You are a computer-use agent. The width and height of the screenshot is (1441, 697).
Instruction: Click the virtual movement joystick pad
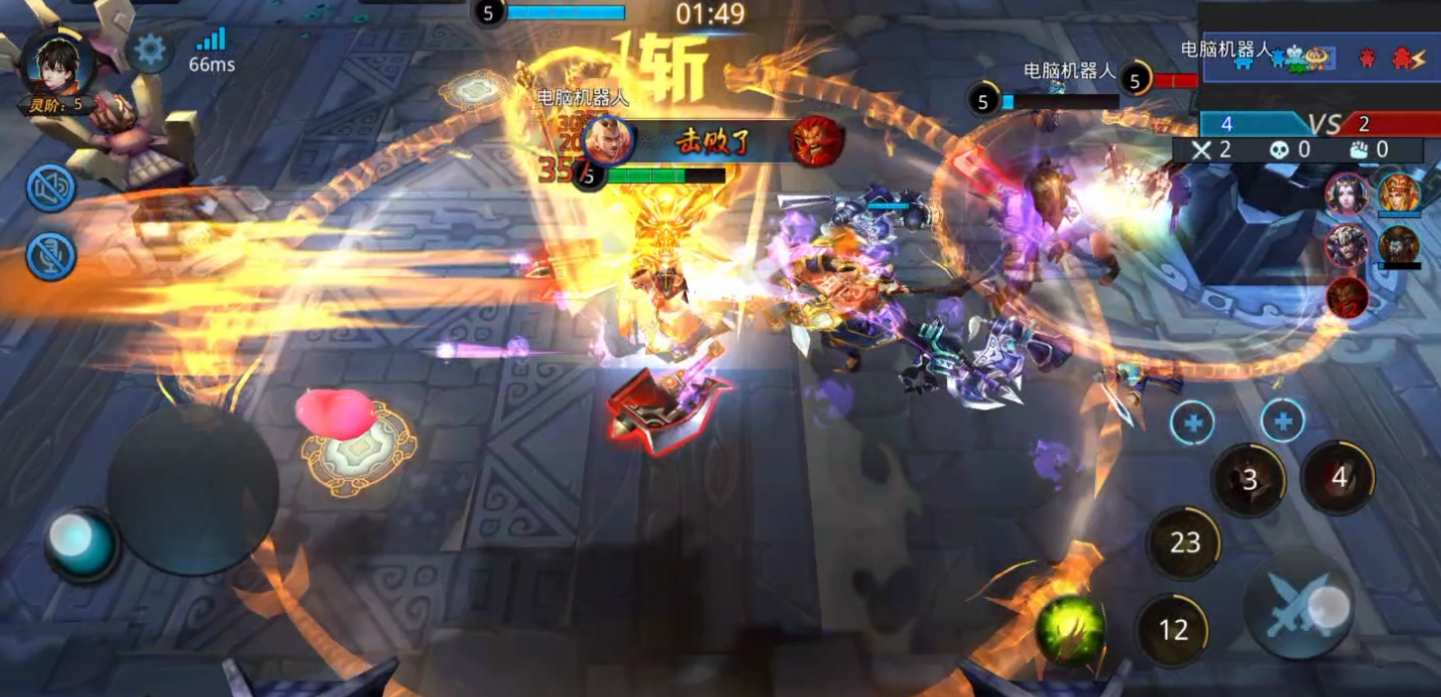[x=192, y=490]
